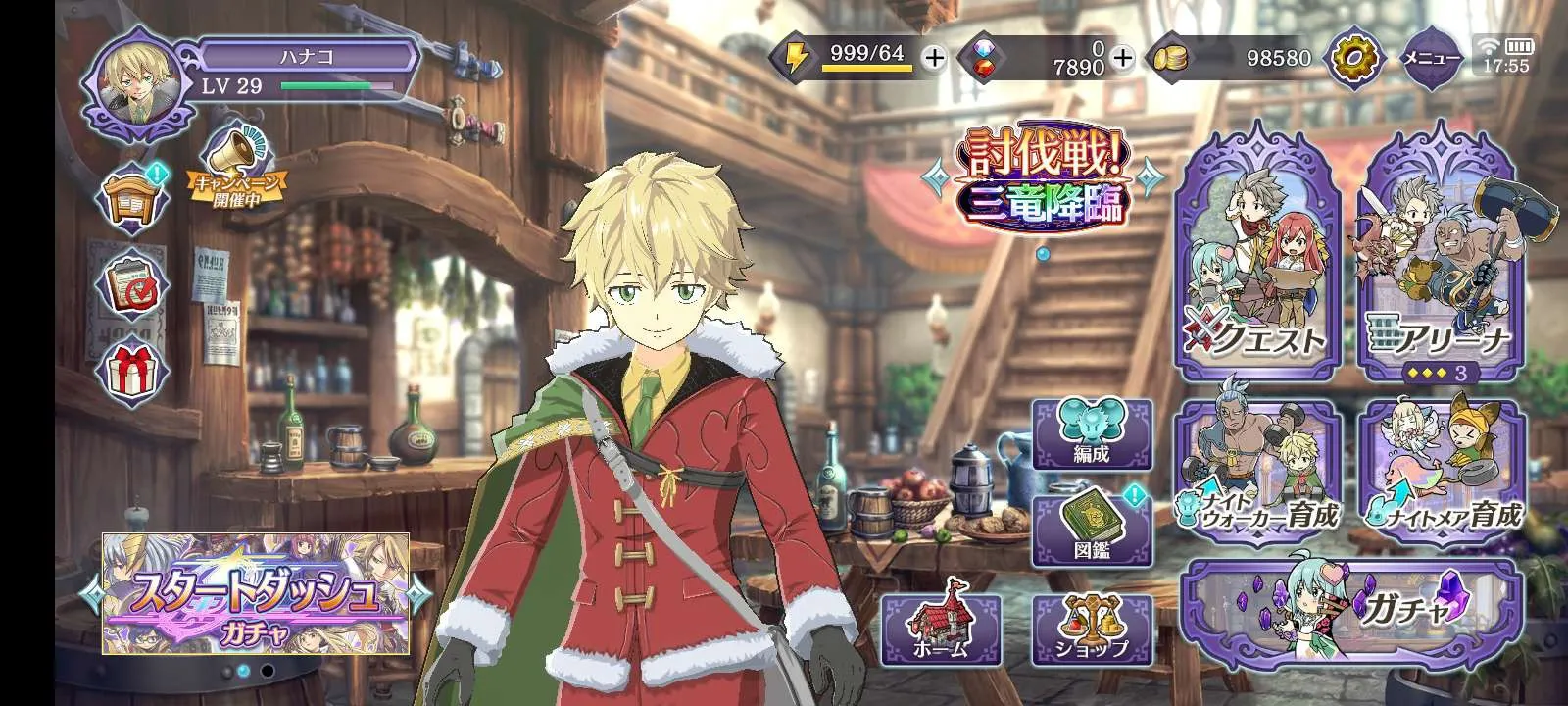Add gems with the plus button
Image resolution: width=1568 pixels, height=706 pixels.
[x=1123, y=59]
